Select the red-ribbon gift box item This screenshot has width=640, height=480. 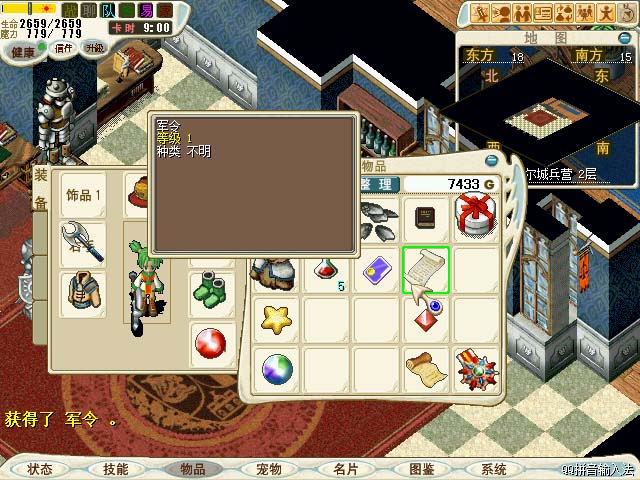point(474,216)
